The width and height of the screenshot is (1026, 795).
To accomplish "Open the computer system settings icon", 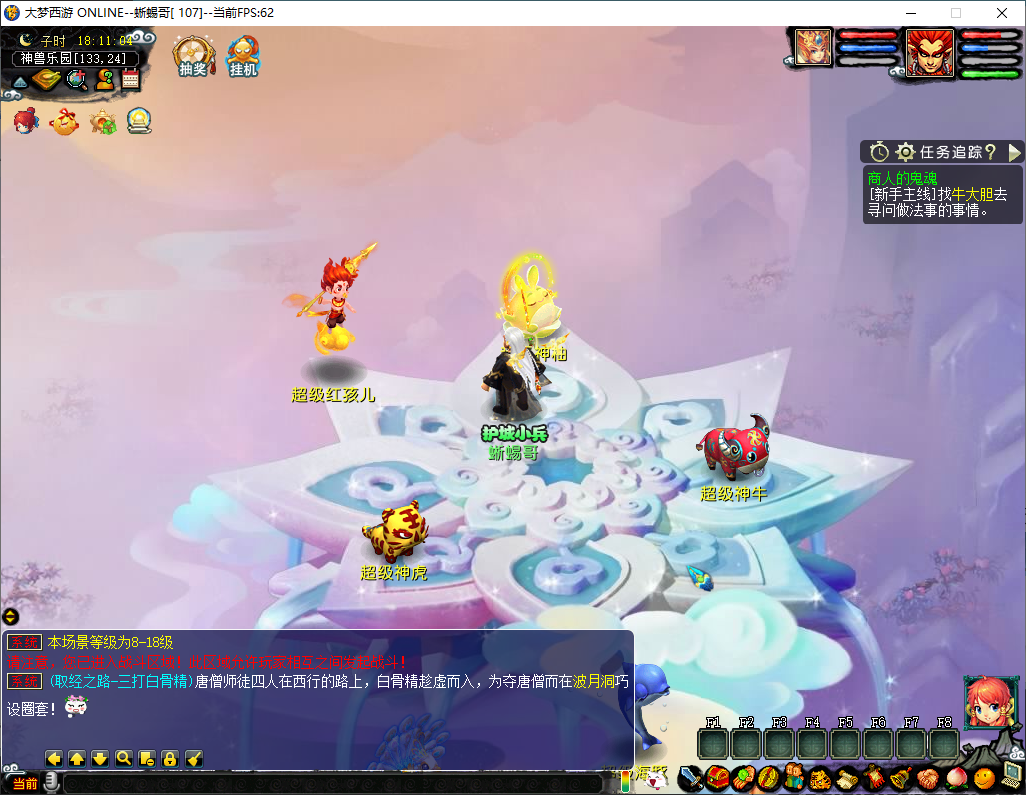I will coord(1011,775).
